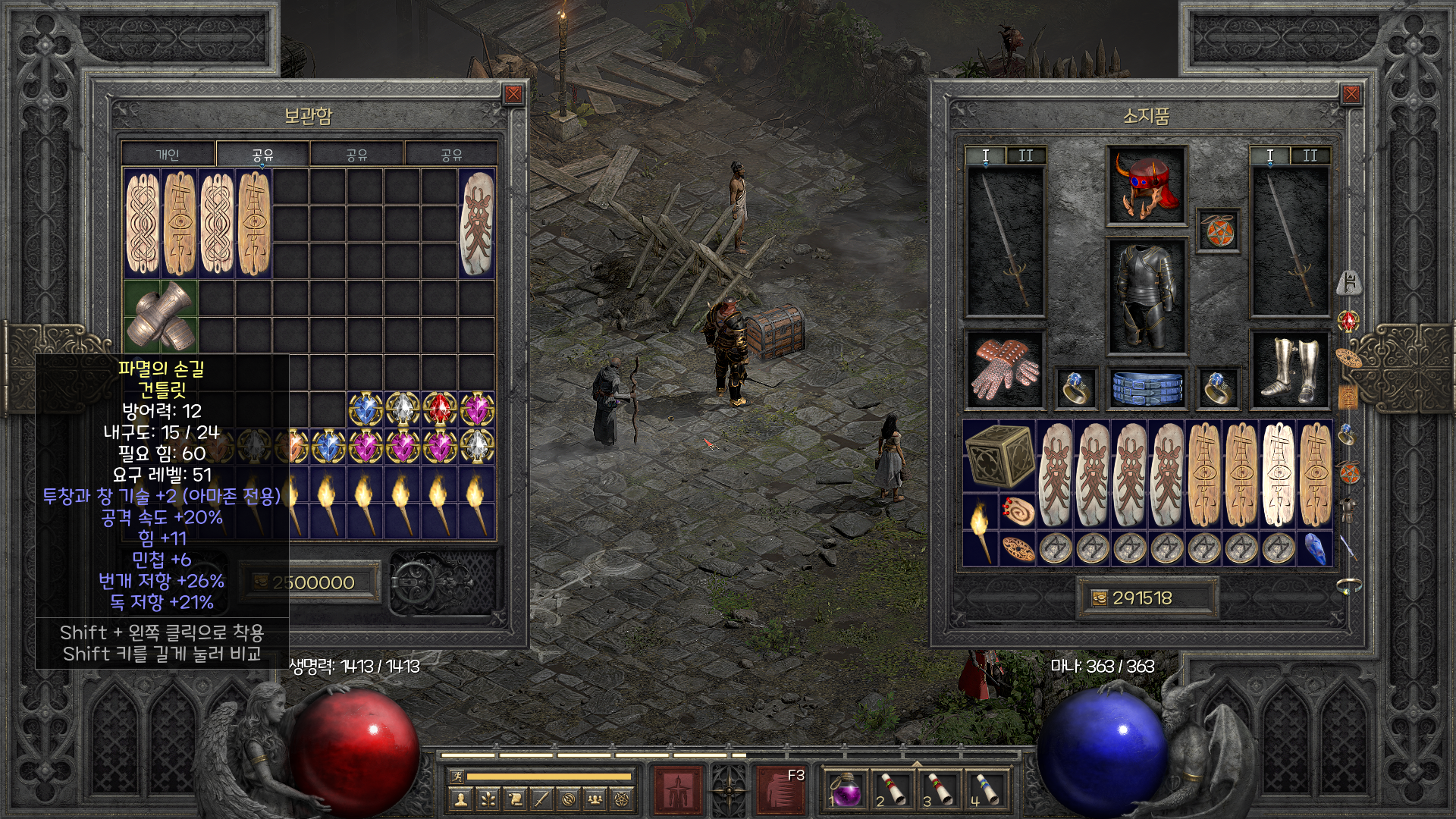Image resolution: width=1456 pixels, height=819 pixels.
Task: Select the equipped silver boots
Action: [1289, 369]
